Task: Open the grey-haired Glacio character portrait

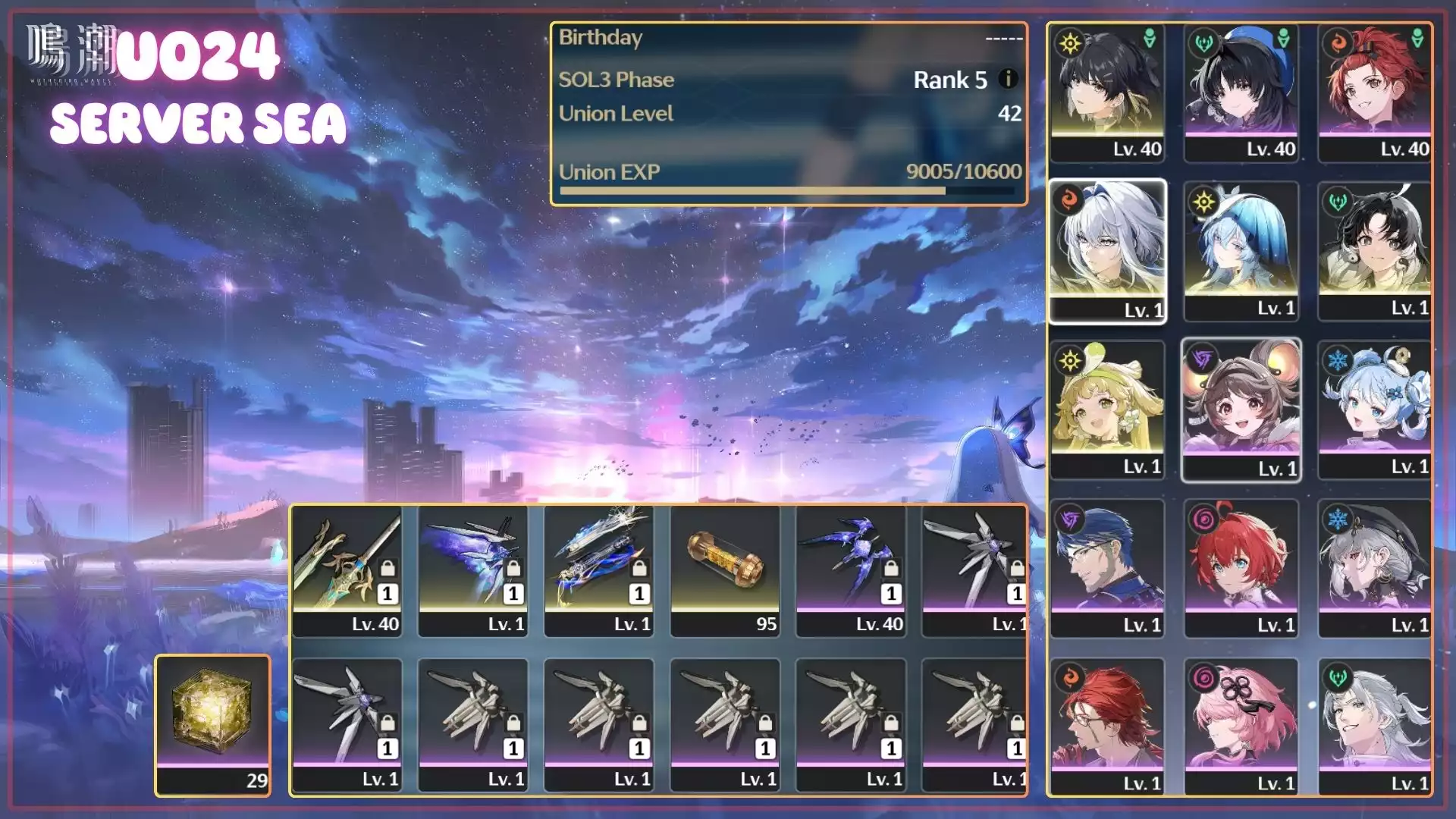Action: [1374, 567]
